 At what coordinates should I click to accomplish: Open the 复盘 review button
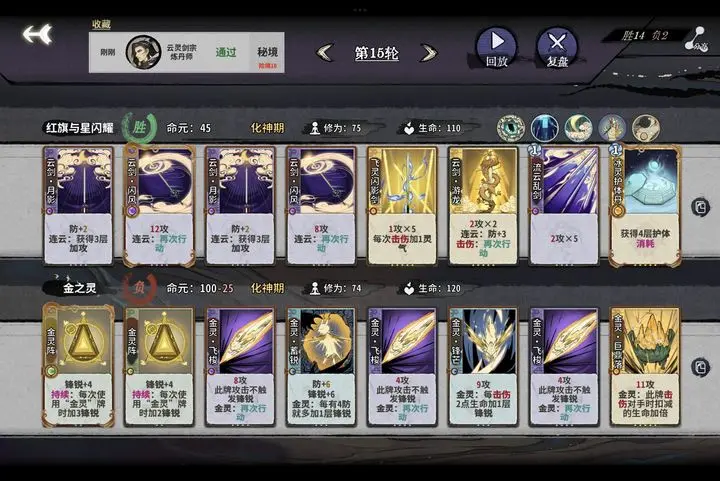557,46
